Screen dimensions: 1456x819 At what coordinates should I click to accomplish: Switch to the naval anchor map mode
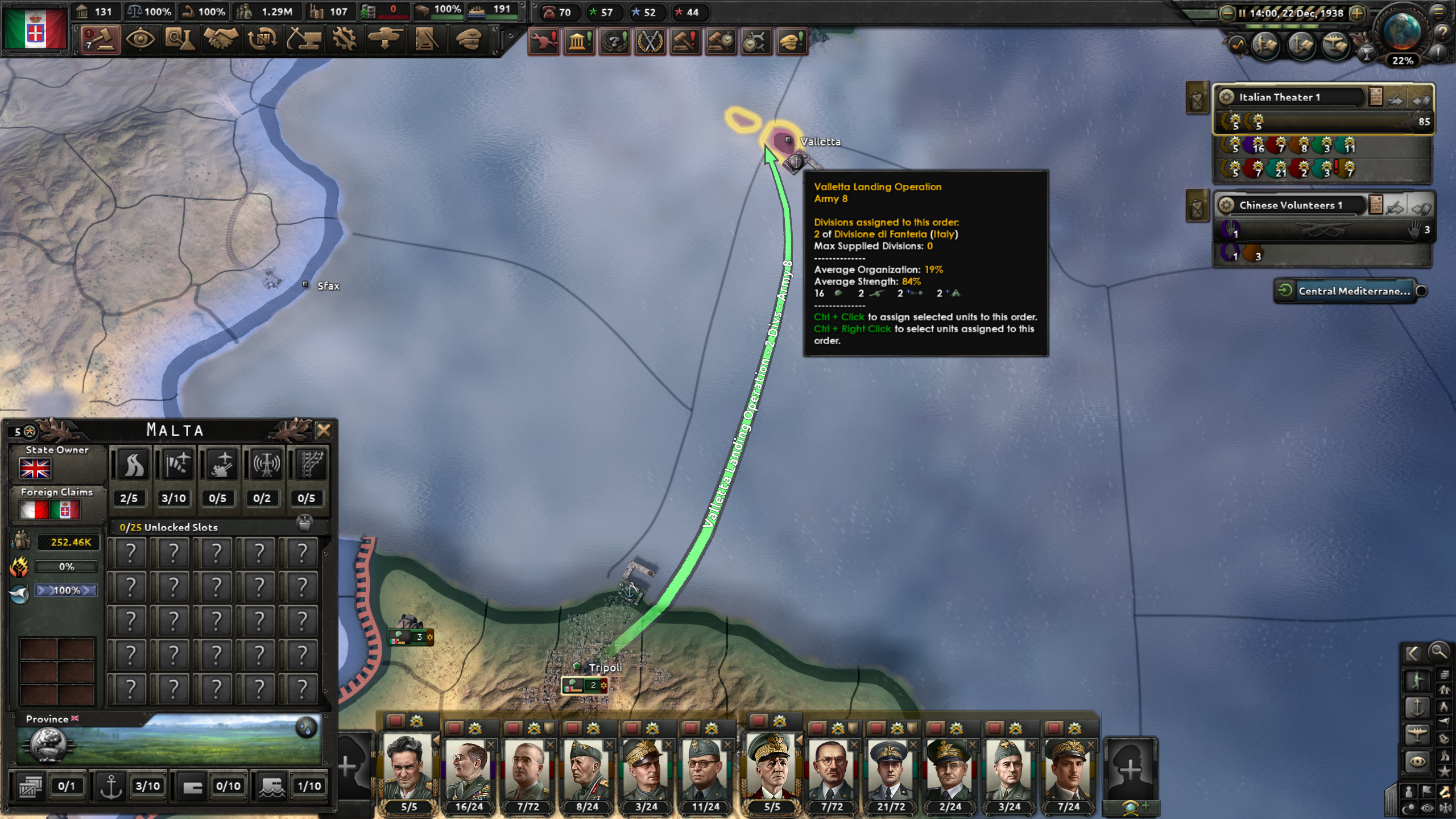(1416, 708)
